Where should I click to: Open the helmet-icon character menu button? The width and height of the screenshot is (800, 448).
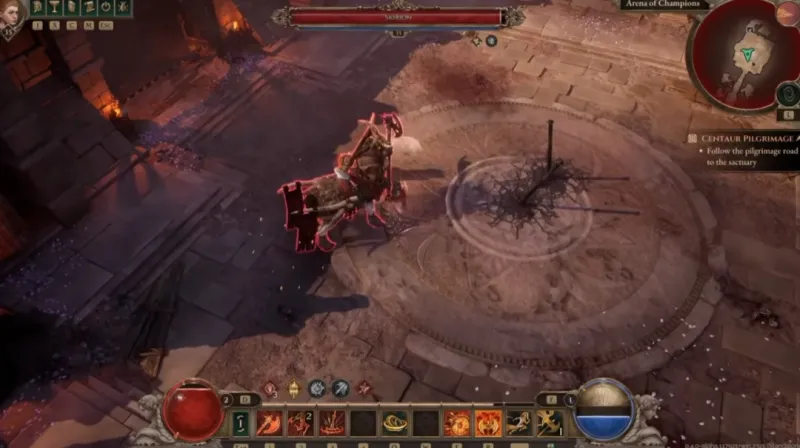coord(38,8)
